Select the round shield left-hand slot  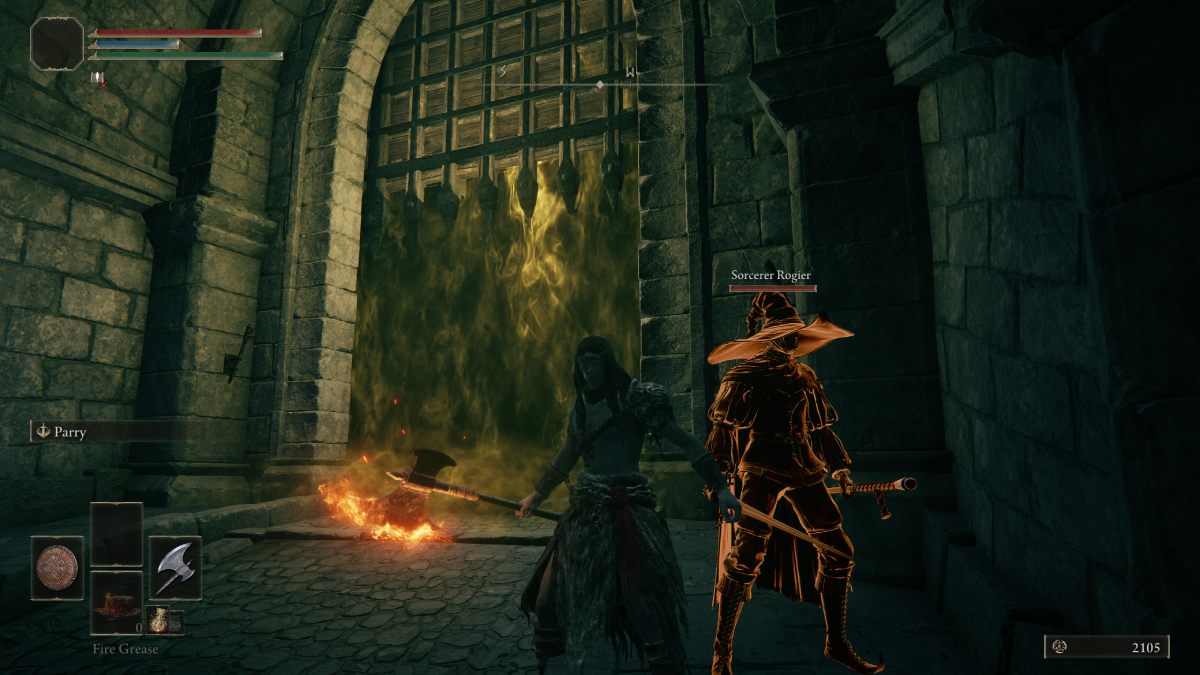click(57, 567)
